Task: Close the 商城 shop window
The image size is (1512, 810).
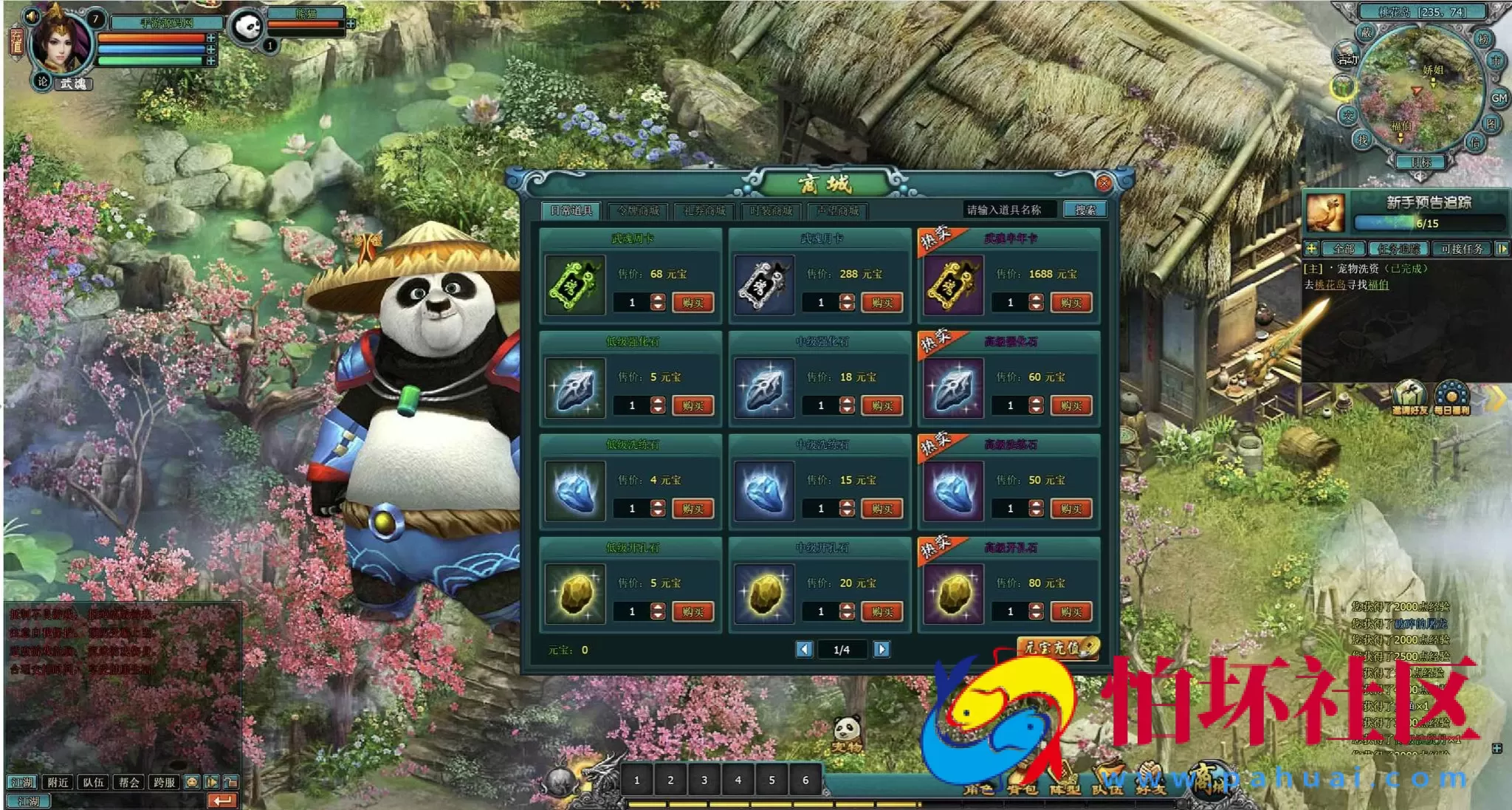Action: pyautogui.click(x=1104, y=183)
